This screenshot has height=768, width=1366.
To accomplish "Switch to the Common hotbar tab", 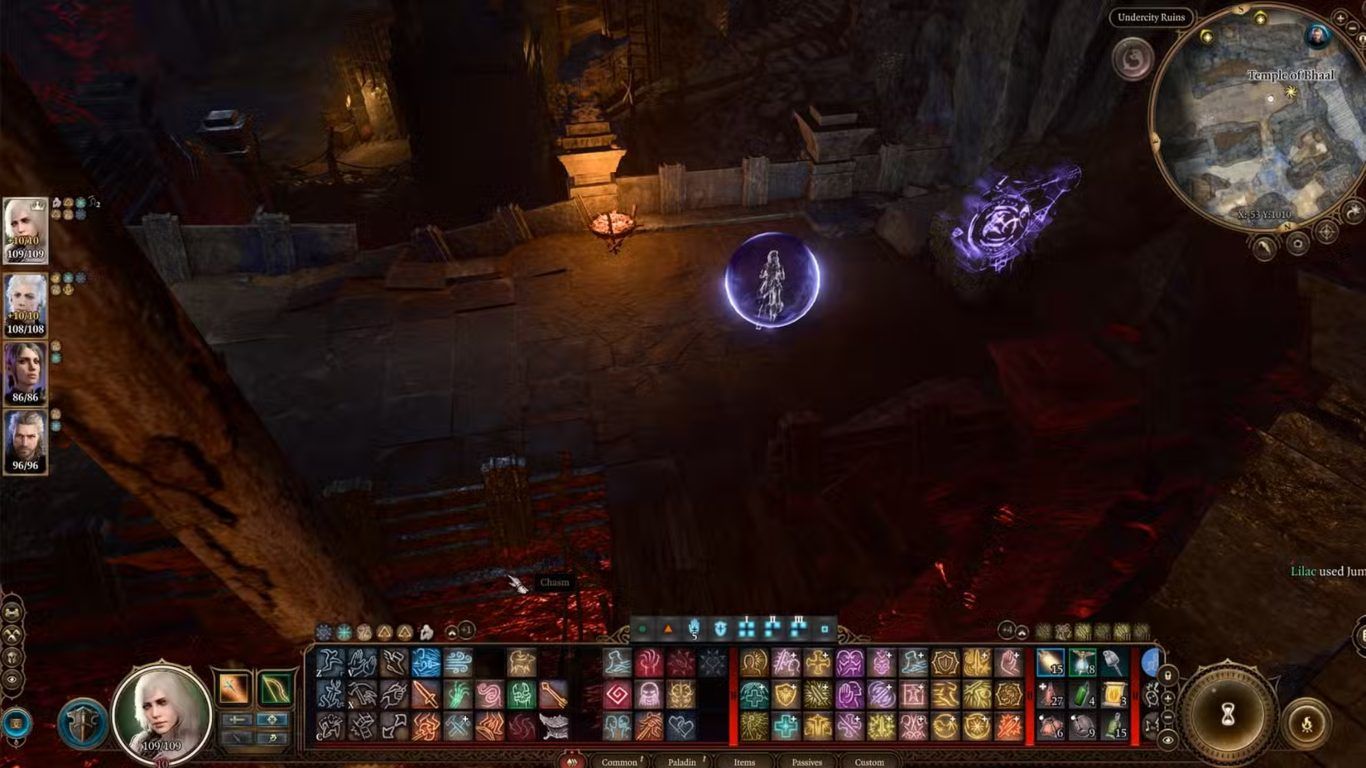I will pos(618,762).
